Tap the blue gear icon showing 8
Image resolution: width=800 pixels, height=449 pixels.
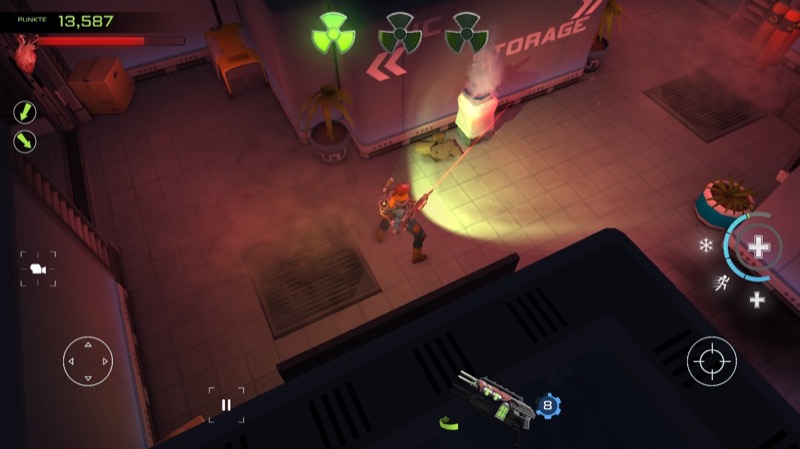tap(547, 405)
